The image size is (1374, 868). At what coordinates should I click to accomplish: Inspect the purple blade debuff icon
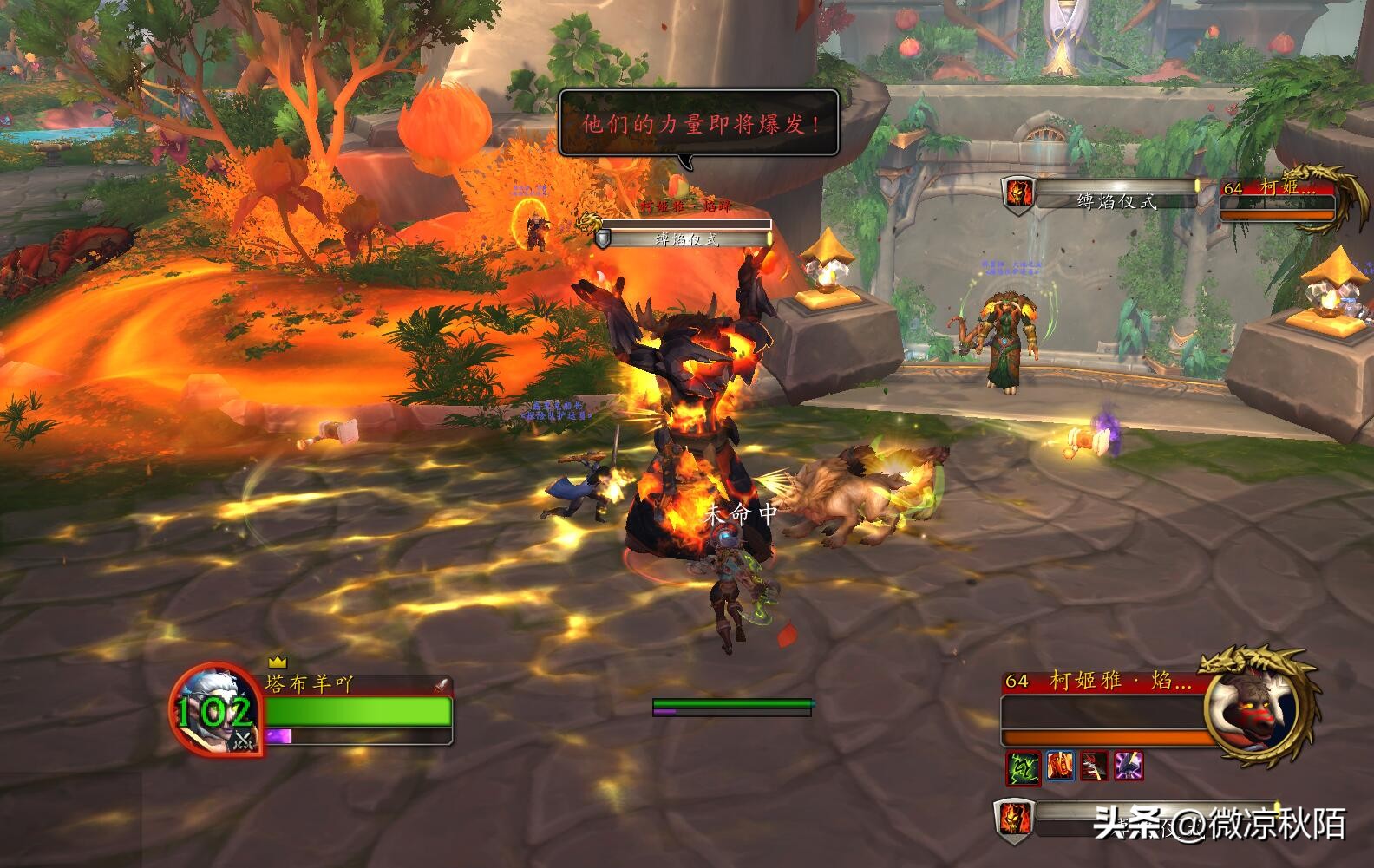coord(1129,767)
